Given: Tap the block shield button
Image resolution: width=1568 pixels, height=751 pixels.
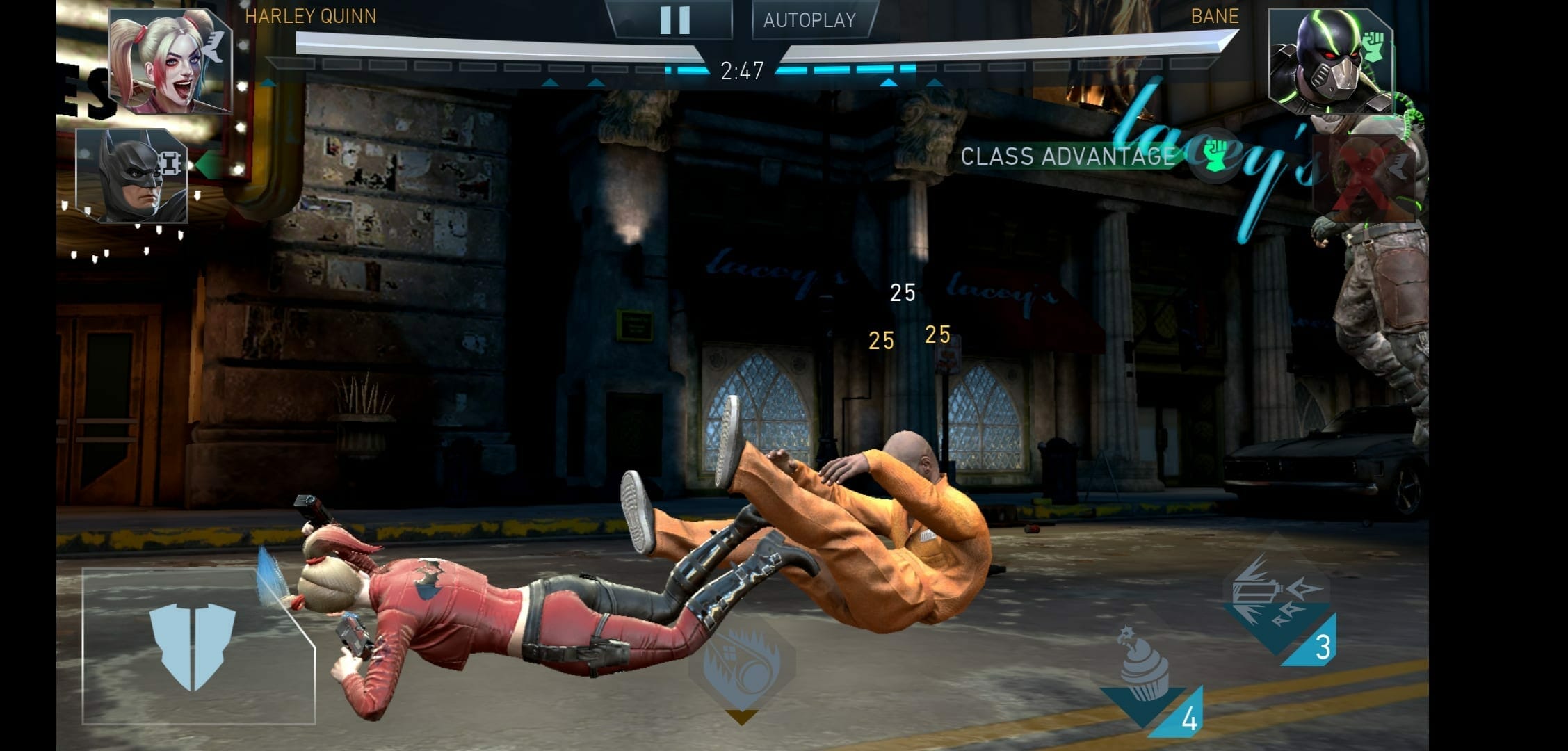Looking at the screenshot, I should pyautogui.click(x=193, y=646).
